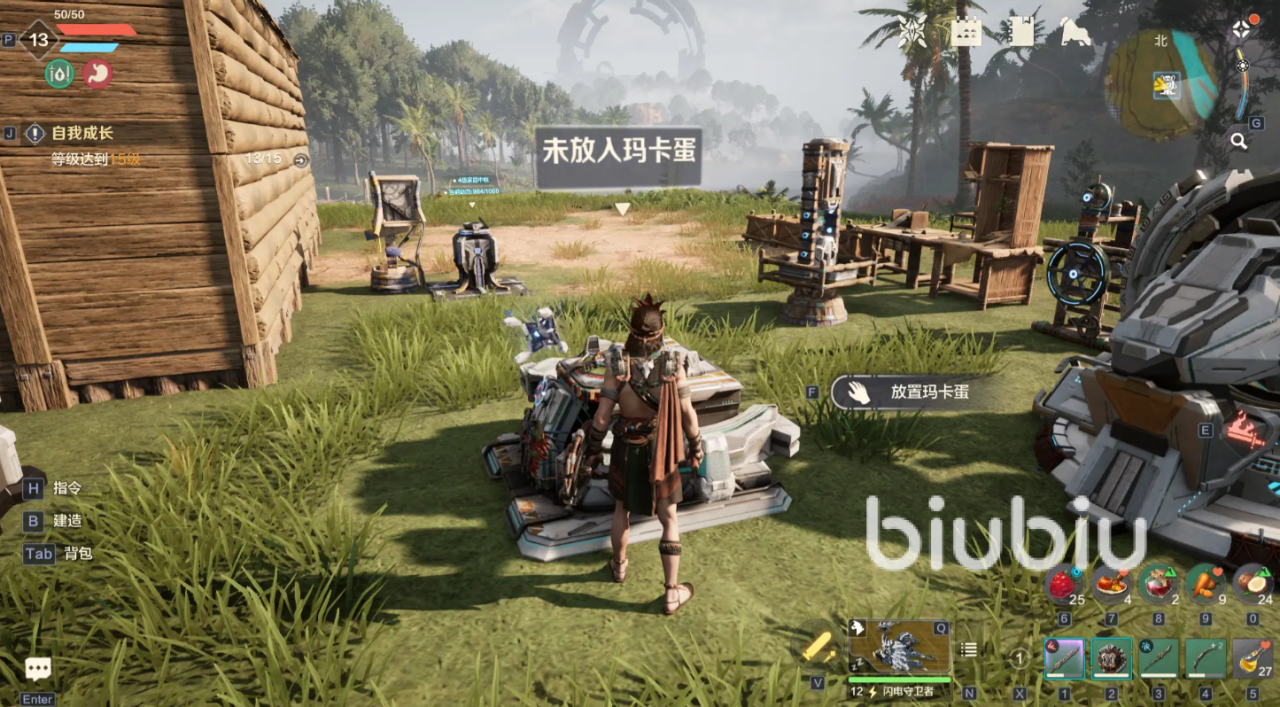Open the creature silhouette icon
The width and height of the screenshot is (1280, 707).
pos(1074,32)
